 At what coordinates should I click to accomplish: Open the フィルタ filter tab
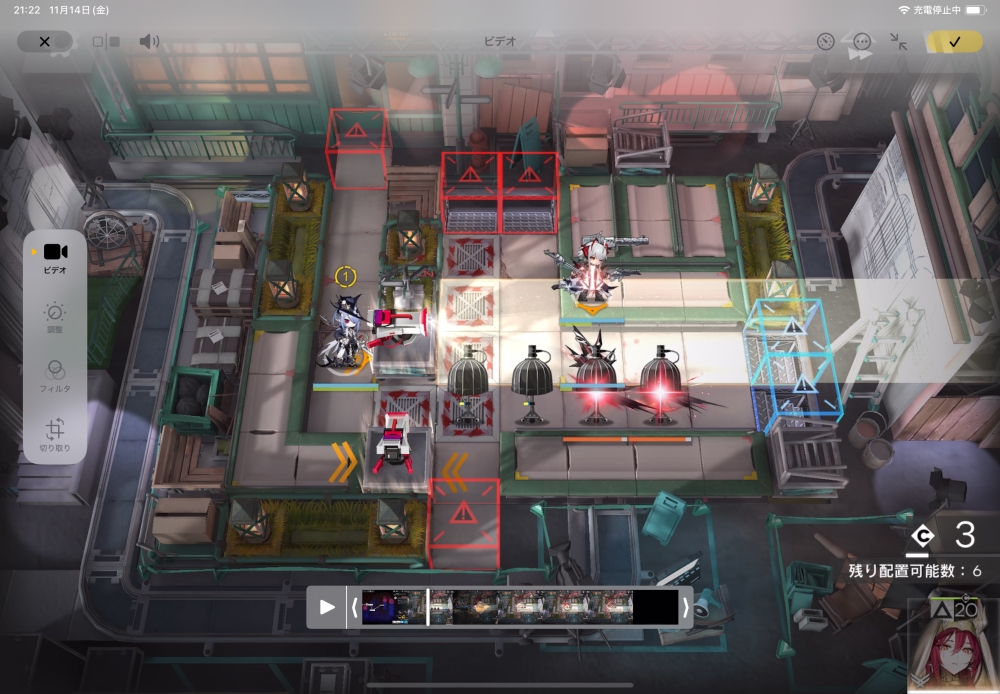(55, 375)
